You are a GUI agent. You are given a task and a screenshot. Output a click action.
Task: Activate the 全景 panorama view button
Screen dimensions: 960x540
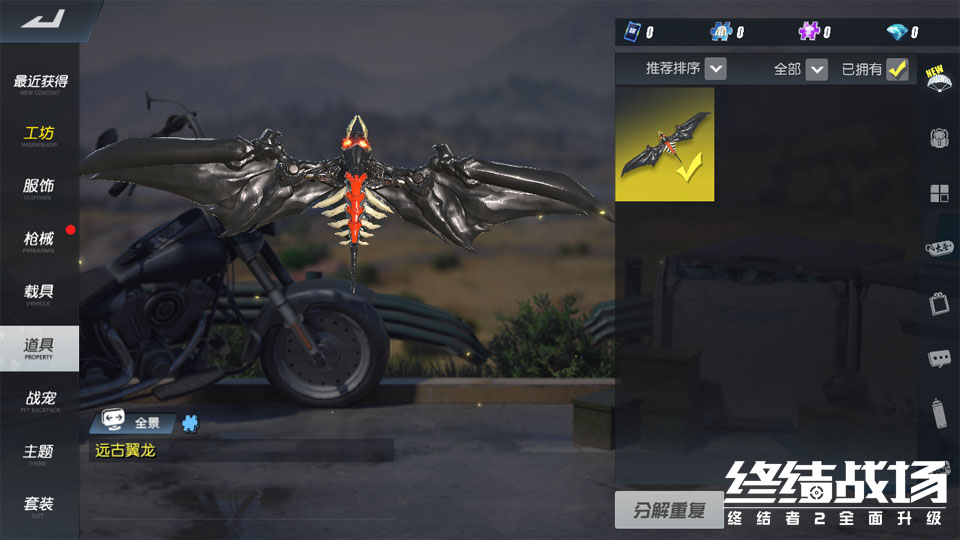coord(136,423)
